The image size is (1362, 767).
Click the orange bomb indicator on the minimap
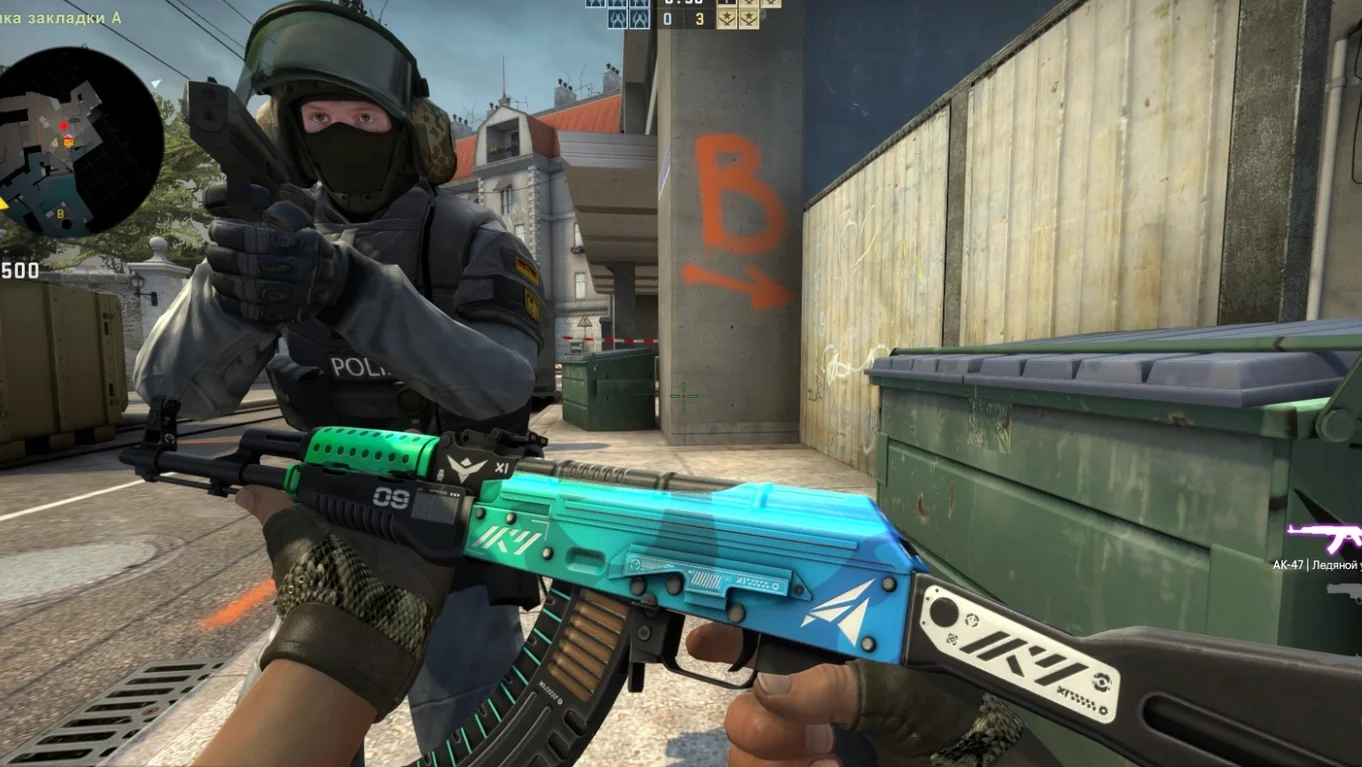point(69,141)
